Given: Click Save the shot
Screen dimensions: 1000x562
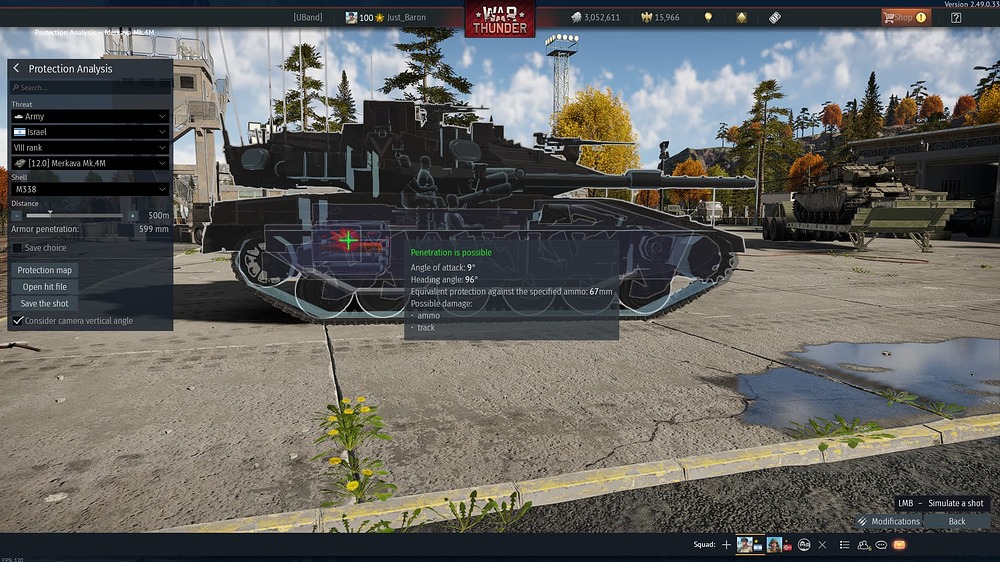Looking at the screenshot, I should coord(45,304).
